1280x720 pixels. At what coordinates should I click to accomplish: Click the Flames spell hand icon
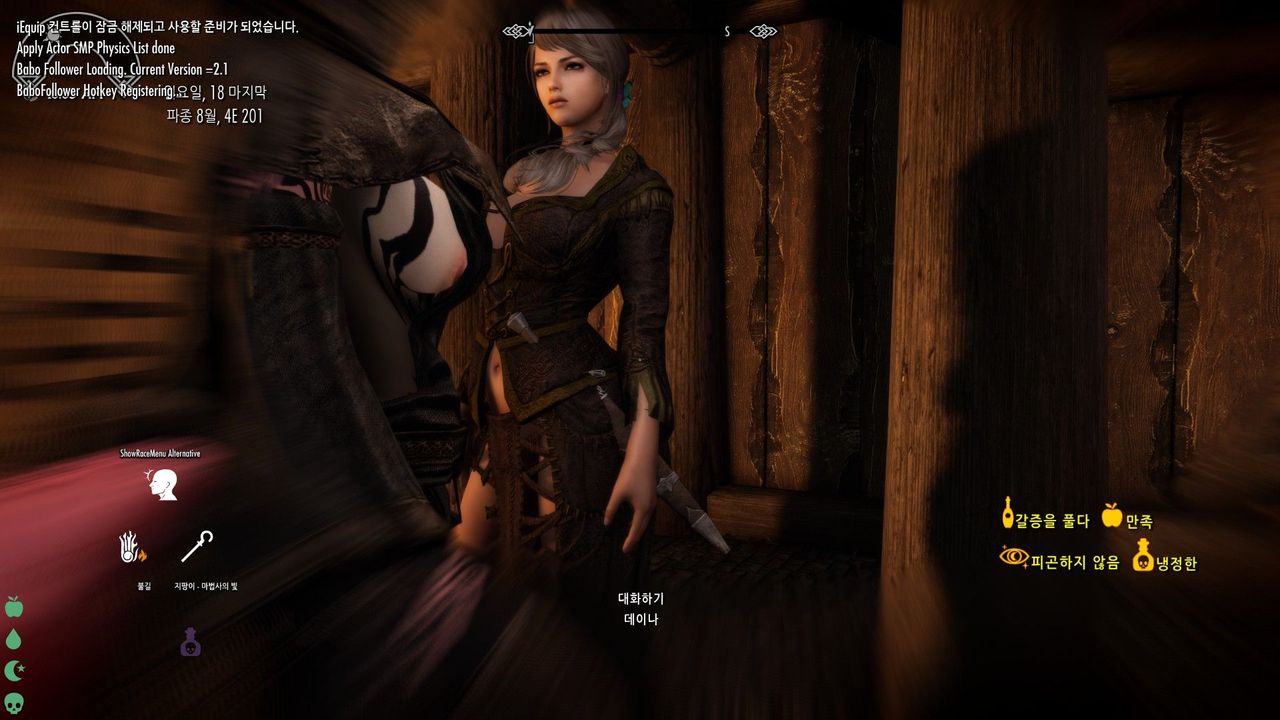point(133,548)
